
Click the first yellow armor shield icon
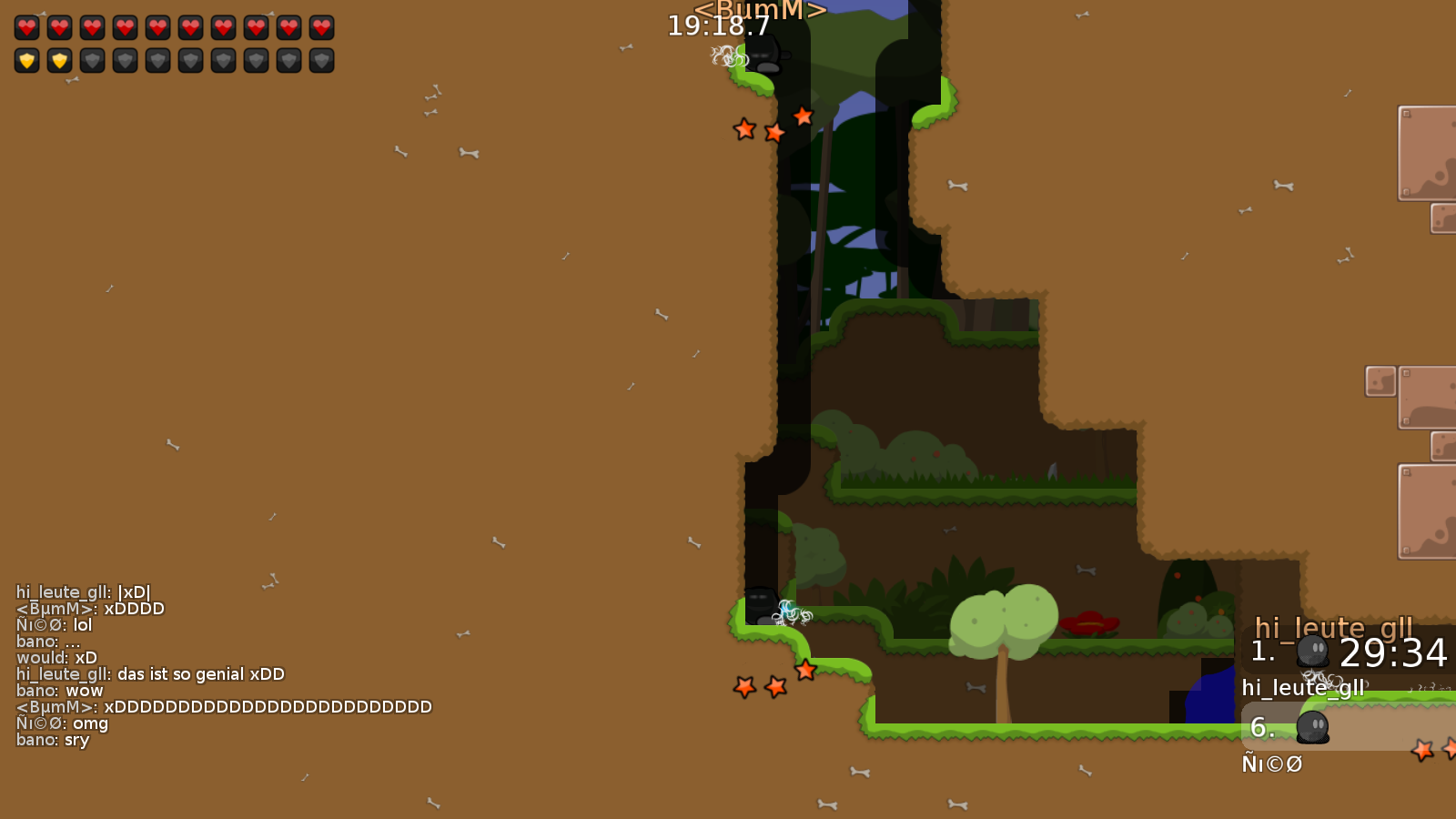pos(27,60)
